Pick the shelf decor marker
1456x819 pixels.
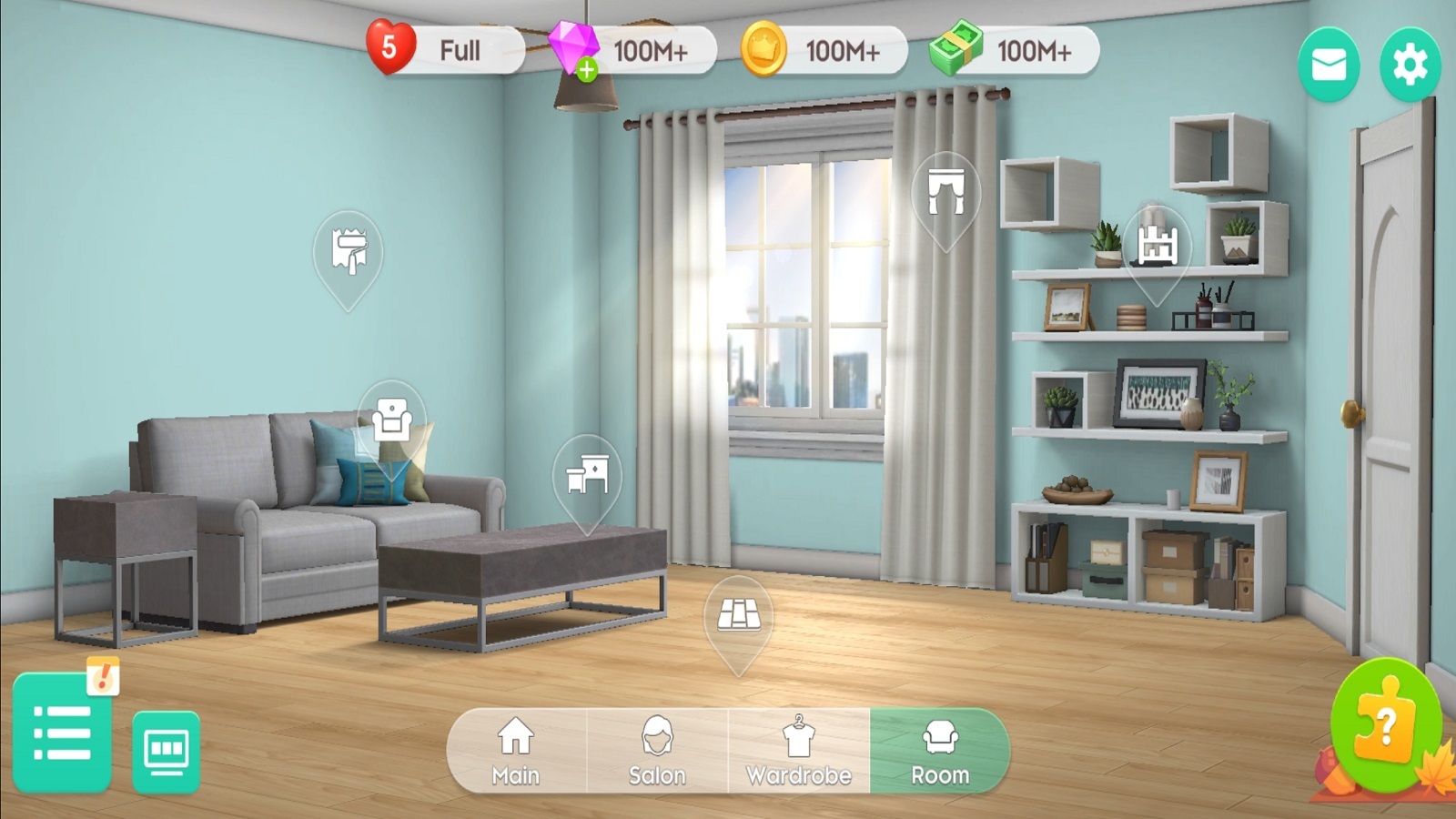1157,244
